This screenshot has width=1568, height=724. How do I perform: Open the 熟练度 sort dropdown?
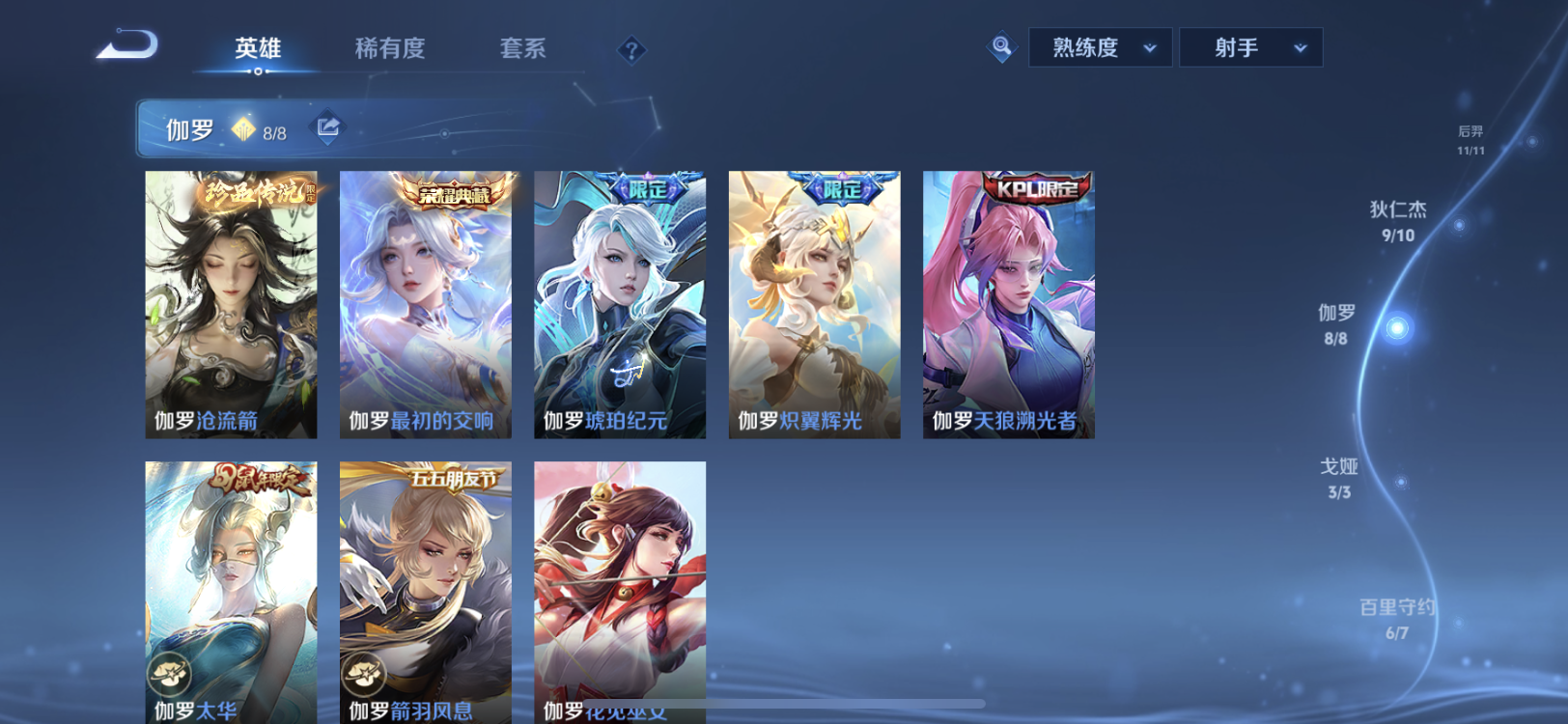coord(1100,46)
